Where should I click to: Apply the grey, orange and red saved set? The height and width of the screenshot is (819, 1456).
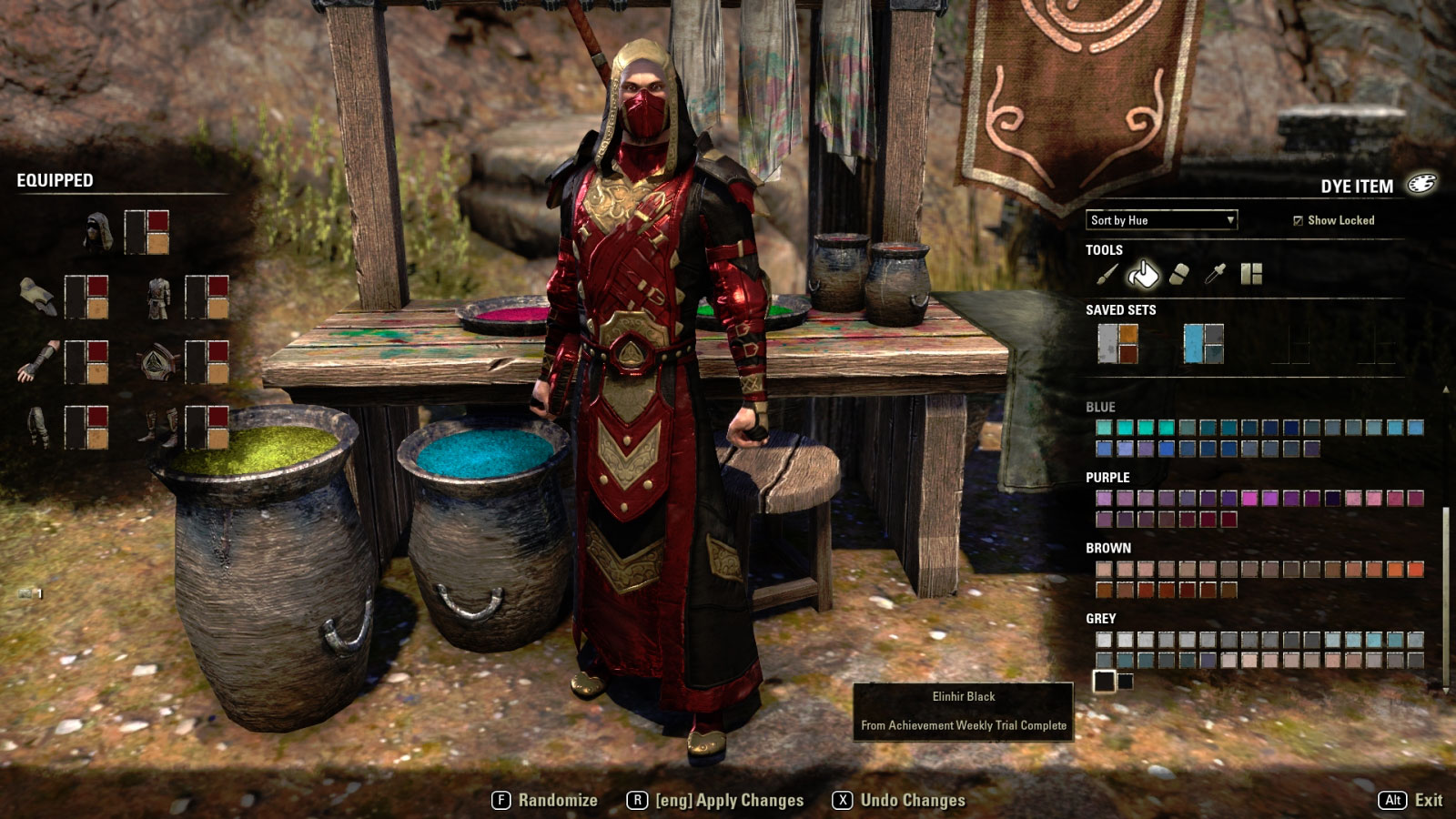(1117, 344)
